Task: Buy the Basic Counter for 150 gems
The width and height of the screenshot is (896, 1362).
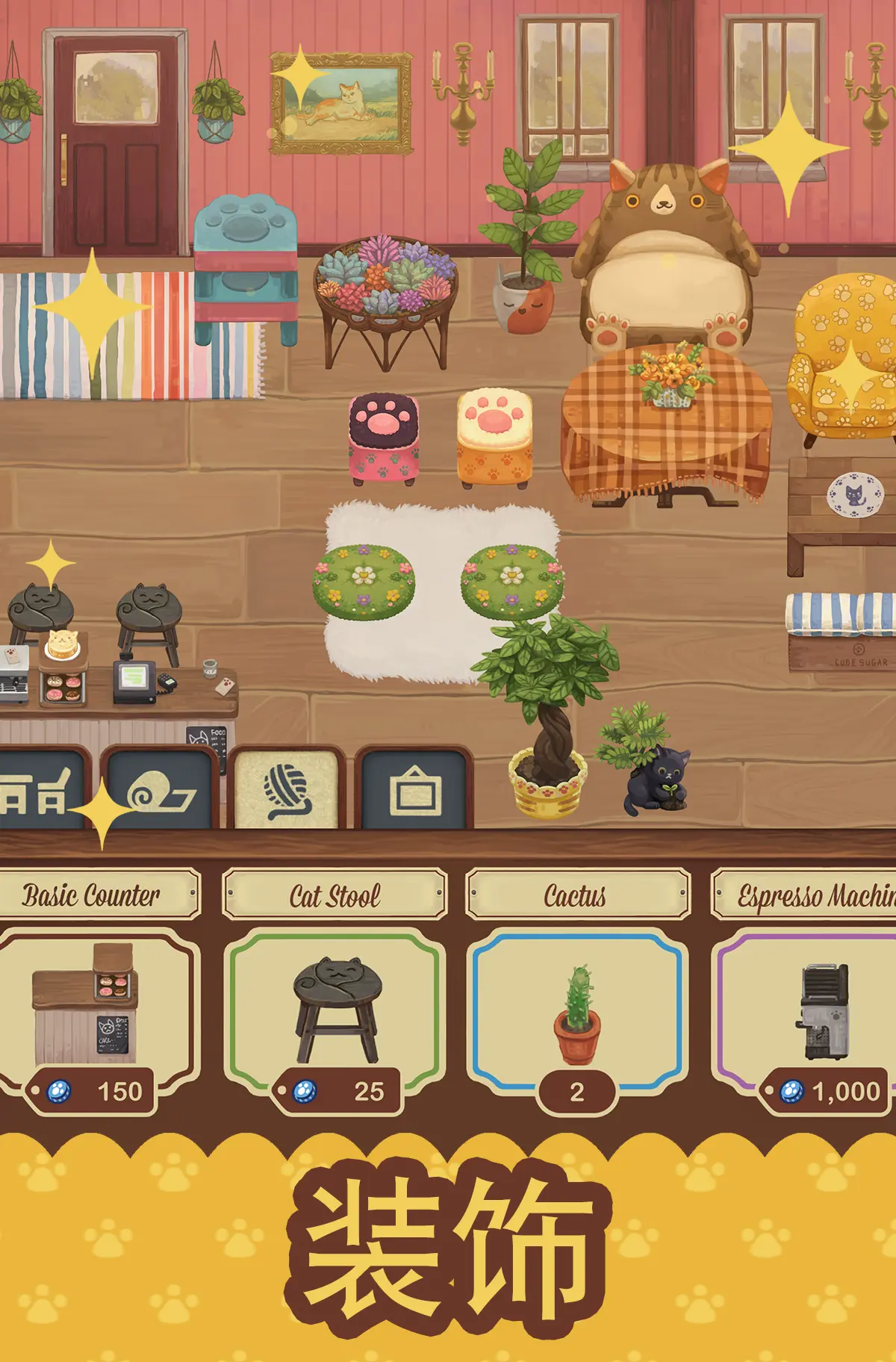Action: (x=93, y=1092)
